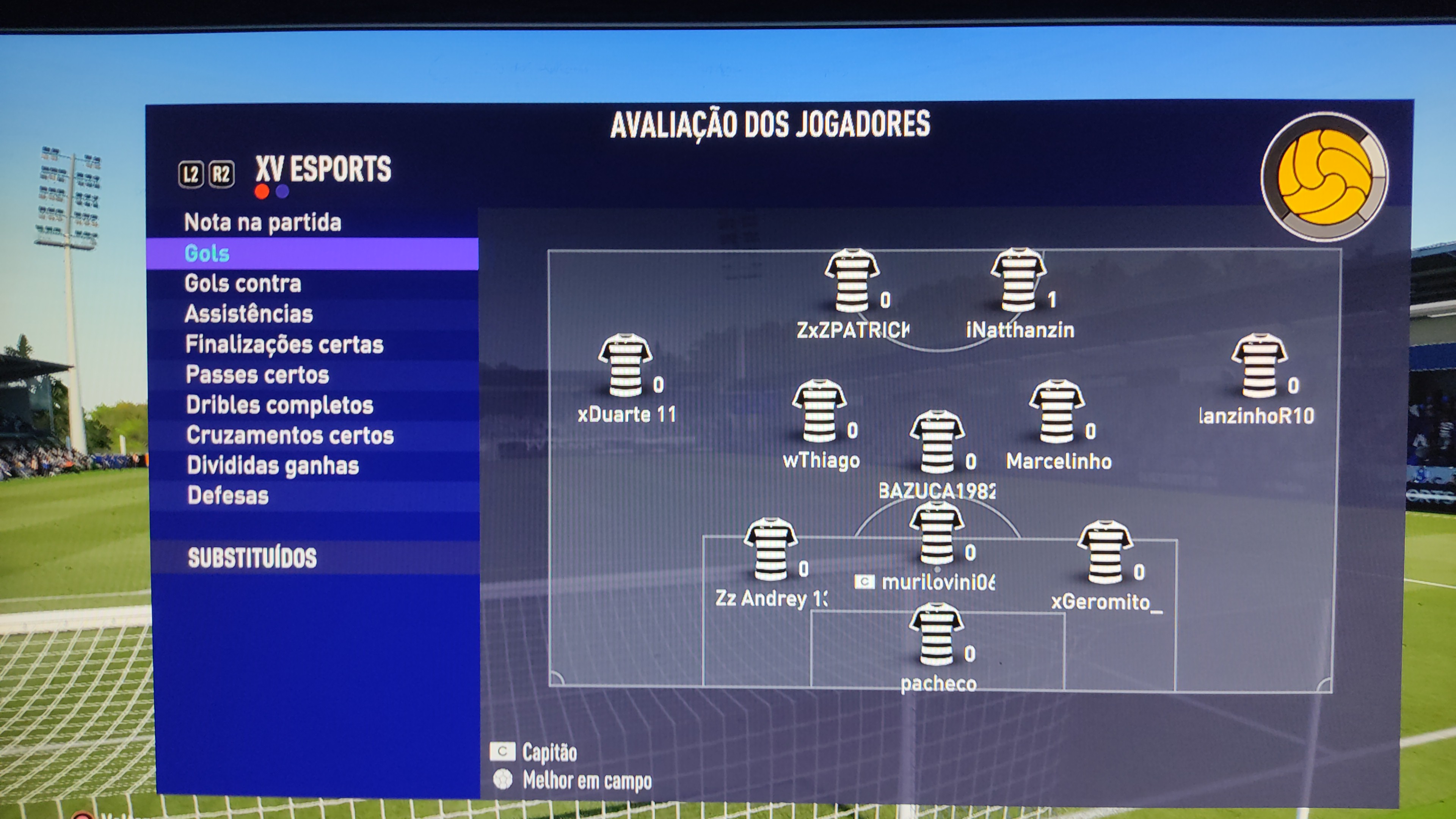Choose goalkeeper pacheco
The height and width of the screenshot is (819, 1456).
coord(936,634)
